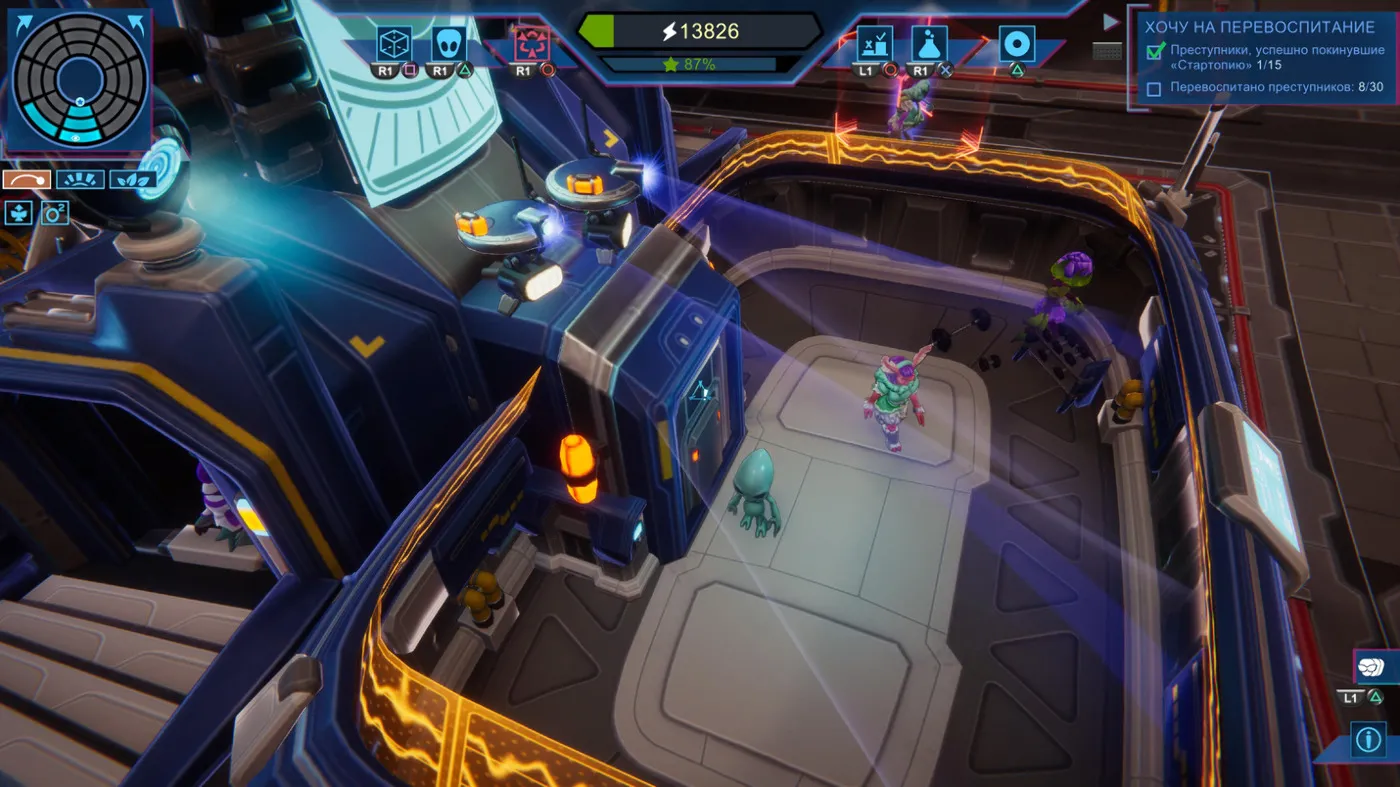Screen dimensions: 1400x787
Task: Toggle the O2 oxygen overlay icon
Action: [x=54, y=212]
